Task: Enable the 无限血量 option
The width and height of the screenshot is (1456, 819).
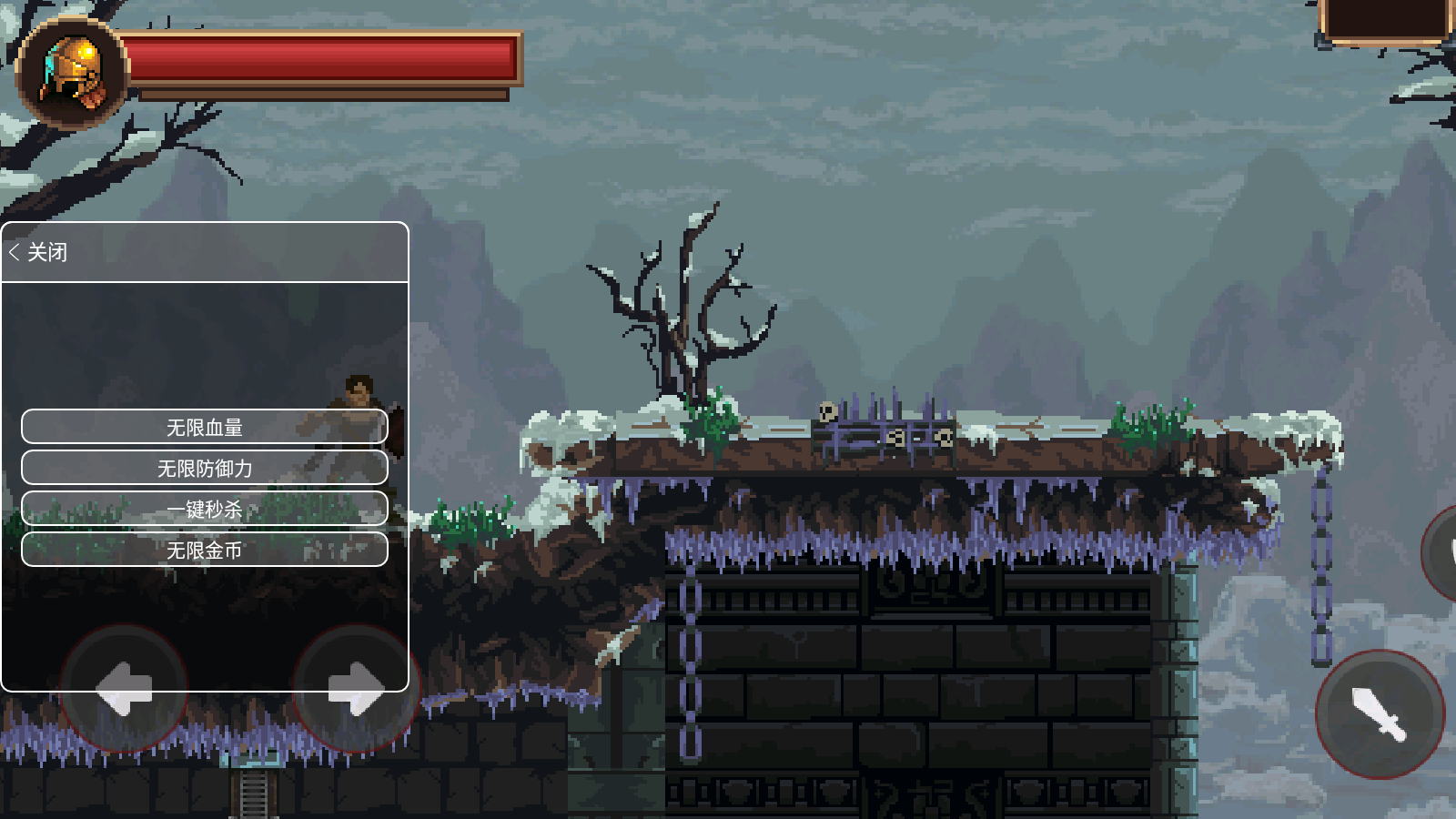Action: coord(205,427)
